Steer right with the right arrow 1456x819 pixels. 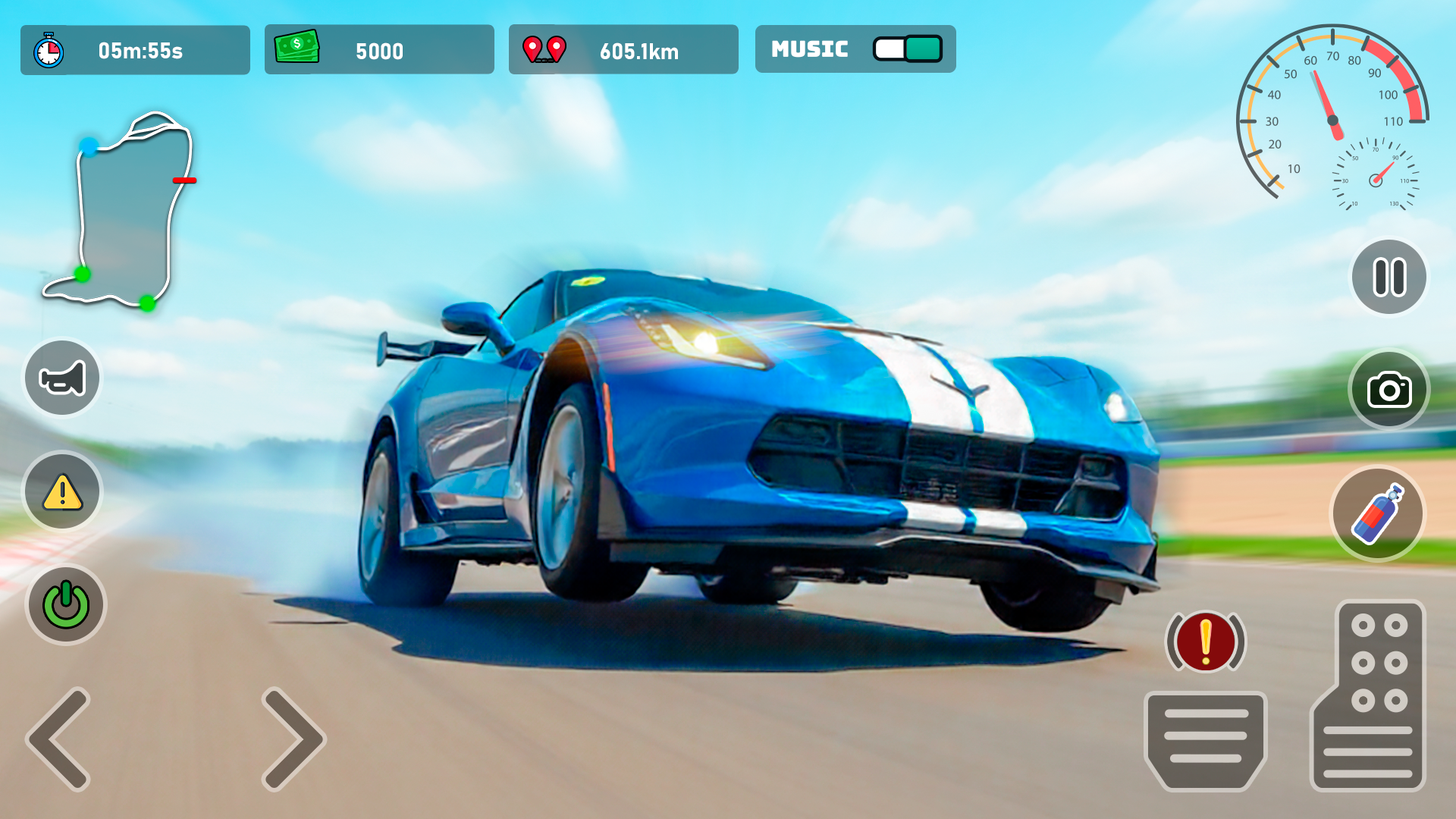pos(293,739)
